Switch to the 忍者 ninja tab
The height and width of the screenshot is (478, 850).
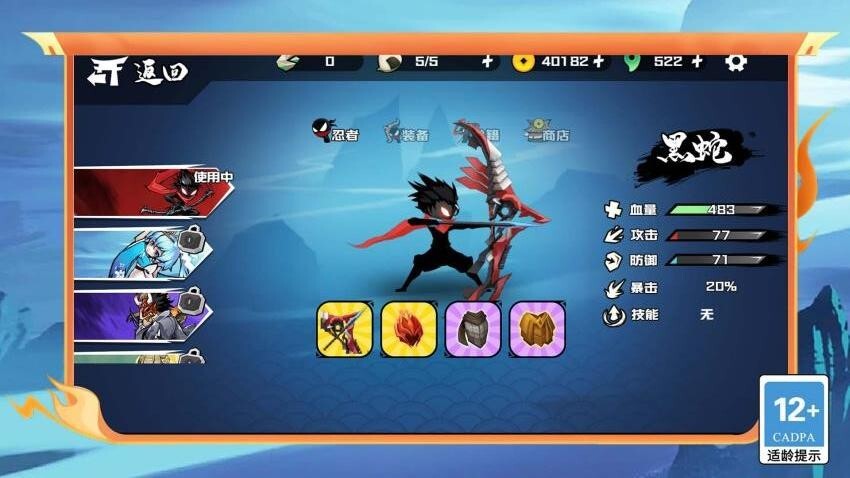[x=335, y=133]
